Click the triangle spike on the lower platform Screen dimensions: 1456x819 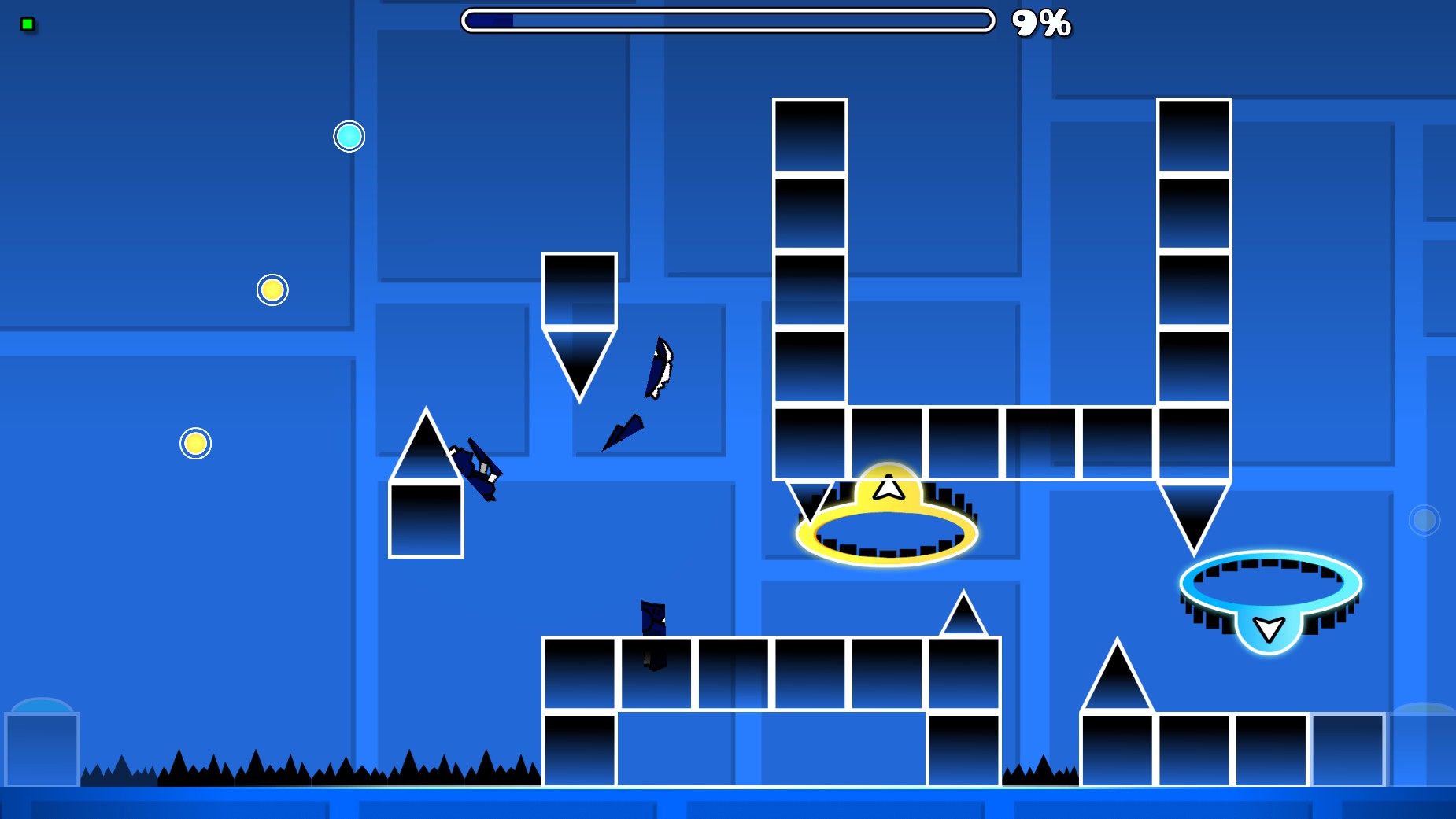tap(963, 615)
